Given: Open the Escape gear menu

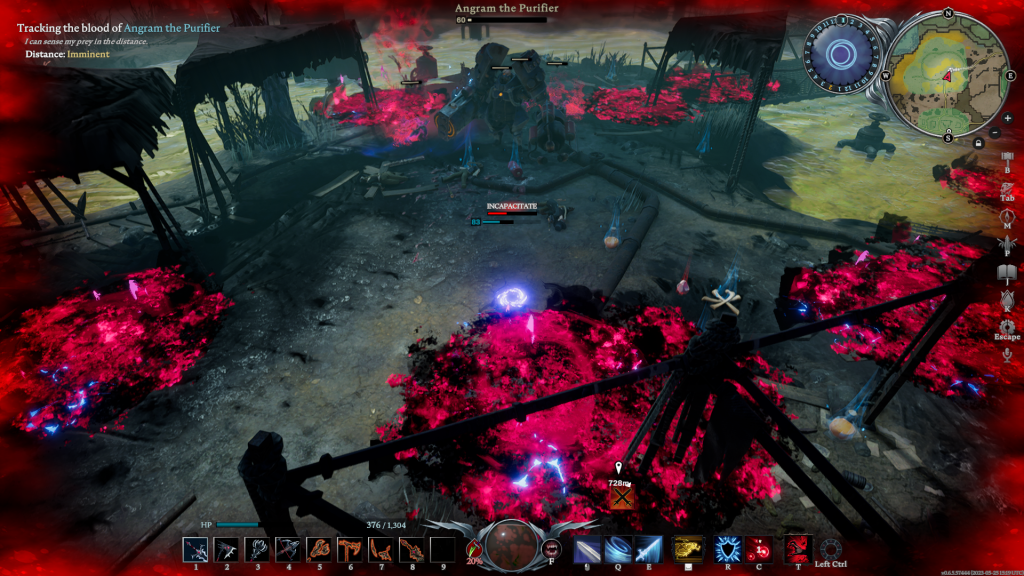Looking at the screenshot, I should (x=1007, y=327).
